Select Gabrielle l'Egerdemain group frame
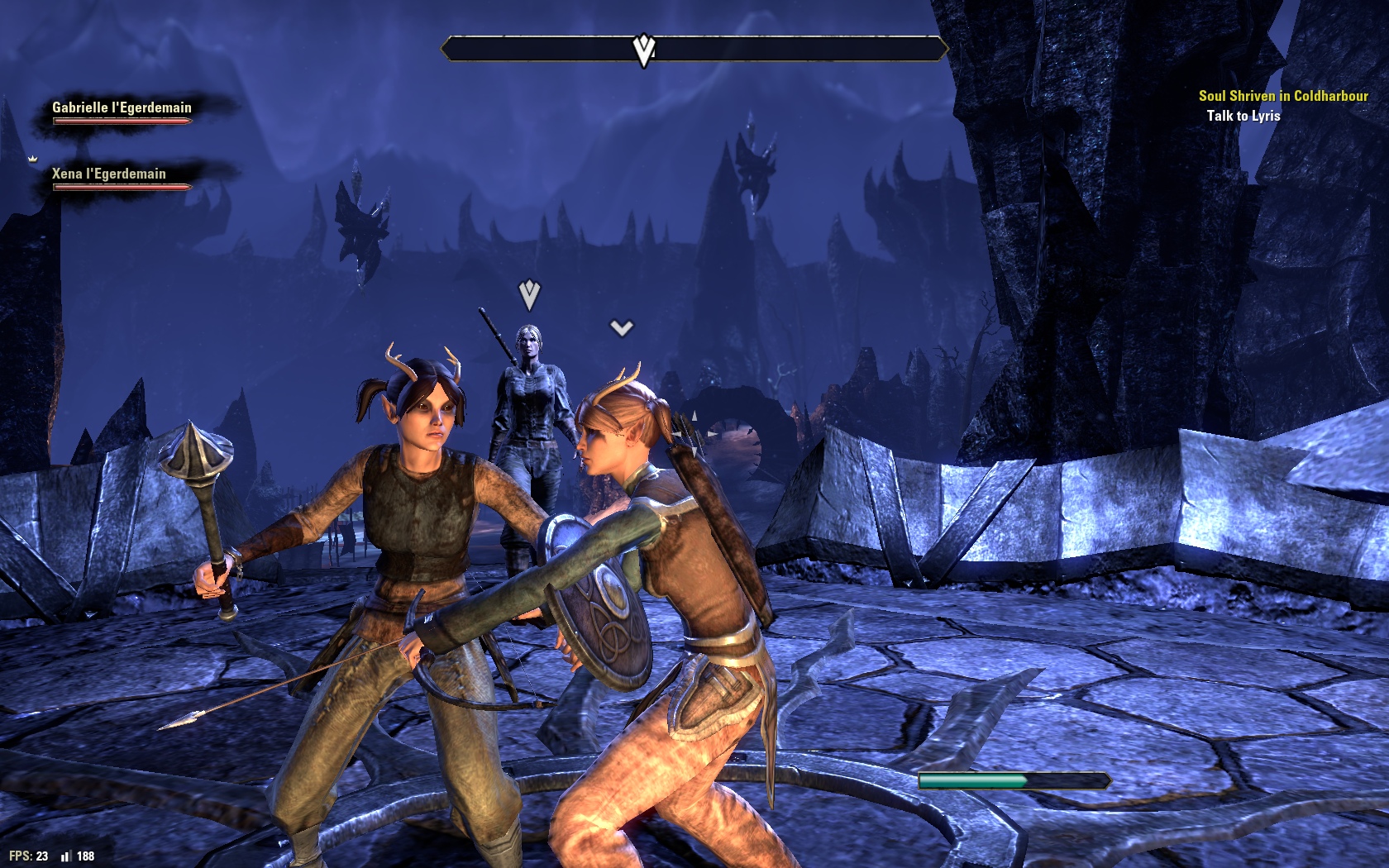Viewport: 1389px width, 868px height. click(122, 111)
